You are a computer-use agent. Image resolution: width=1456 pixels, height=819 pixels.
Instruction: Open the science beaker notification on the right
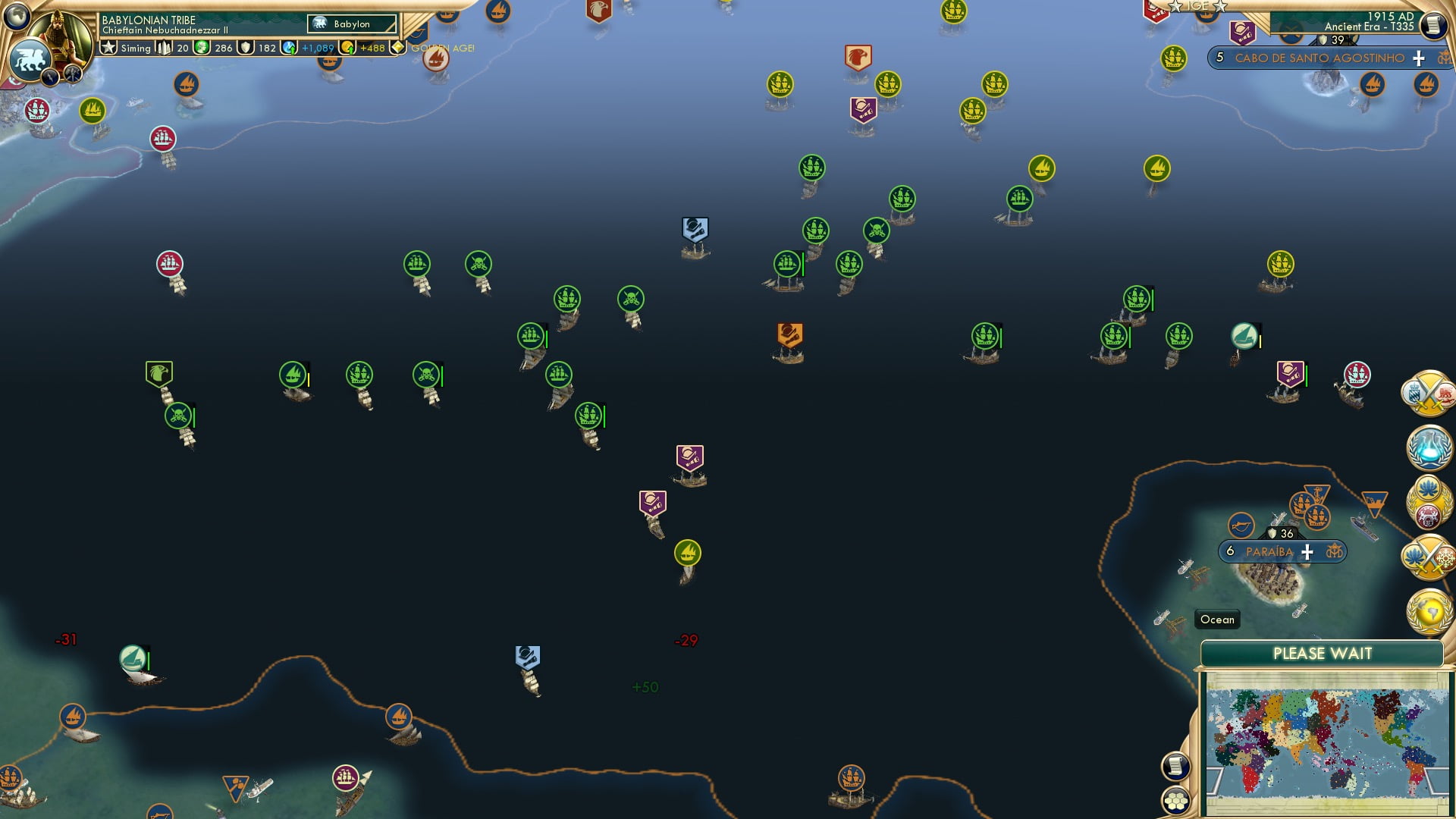click(x=1429, y=447)
